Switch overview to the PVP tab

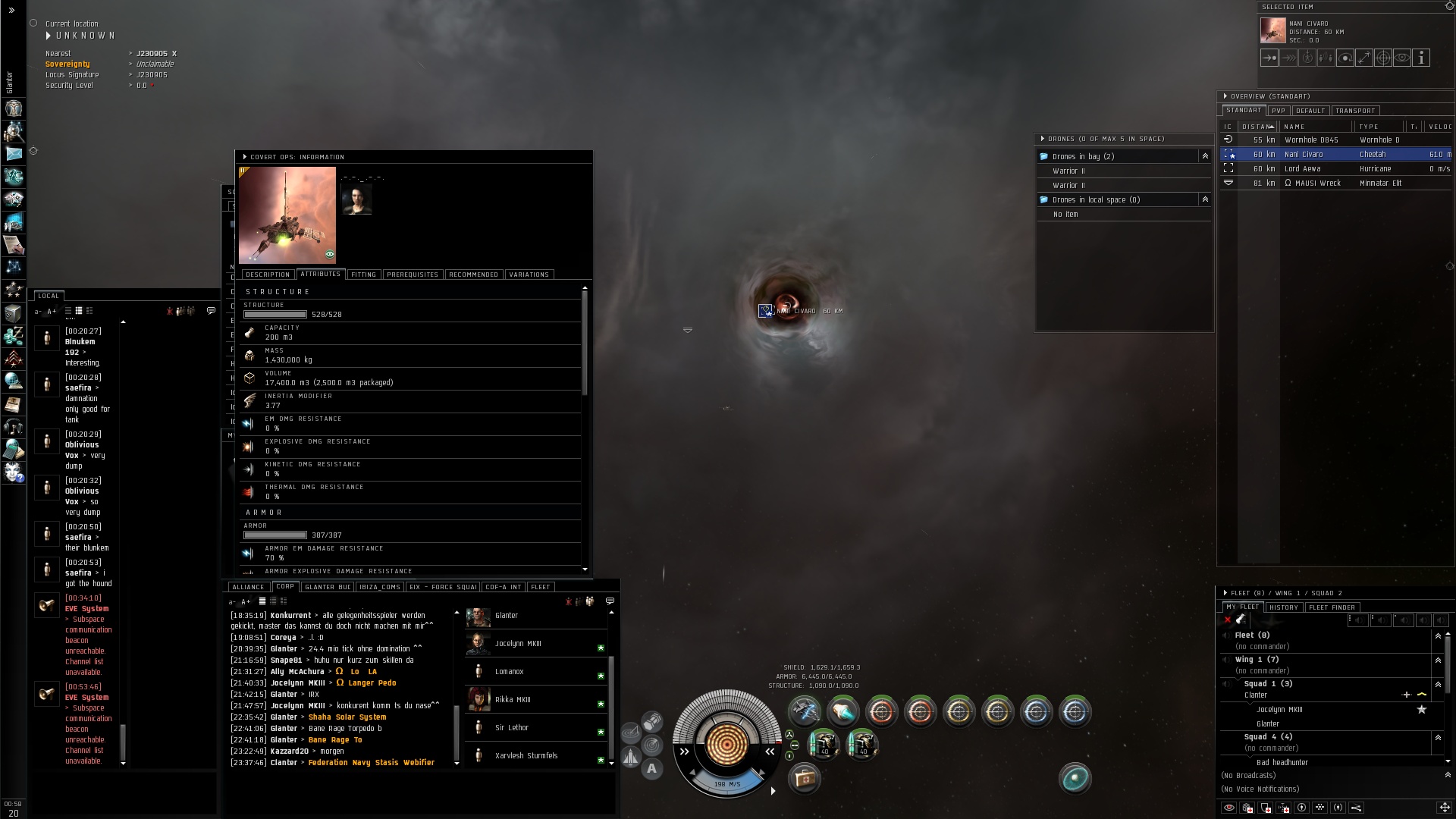[1279, 111]
